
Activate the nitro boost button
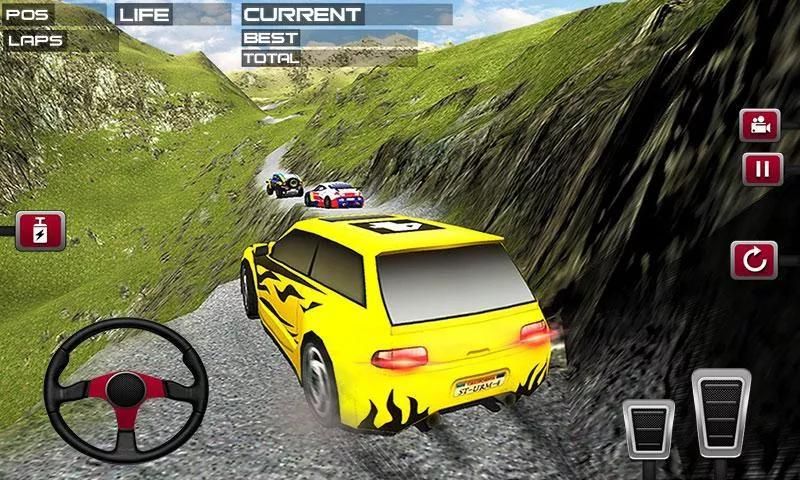(39, 230)
